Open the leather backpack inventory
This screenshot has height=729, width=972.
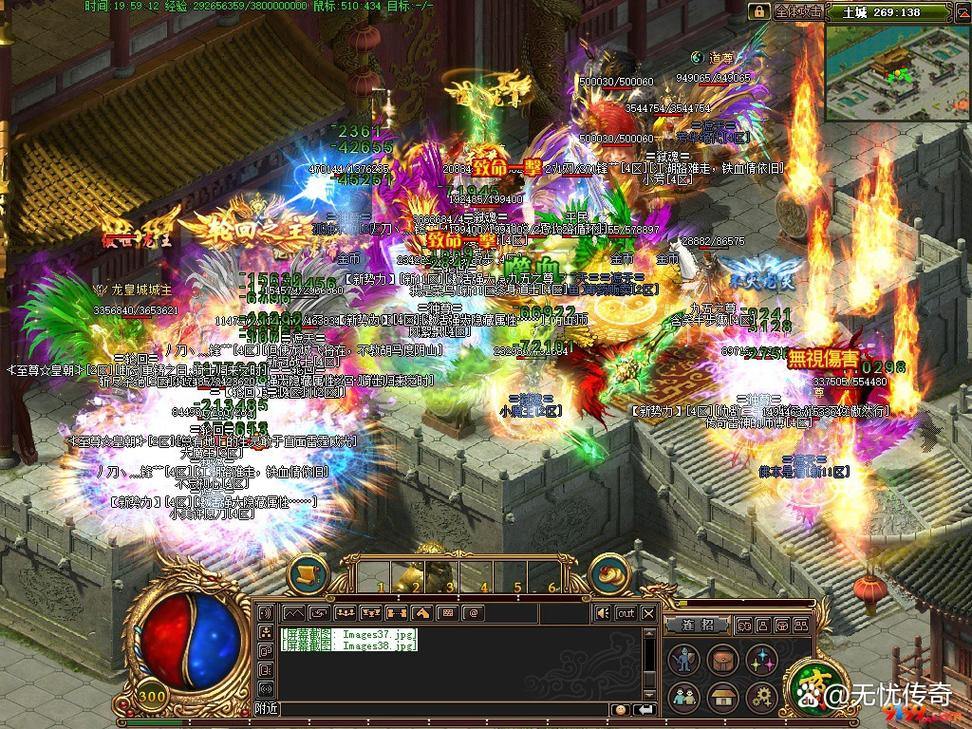pyautogui.click(x=723, y=659)
